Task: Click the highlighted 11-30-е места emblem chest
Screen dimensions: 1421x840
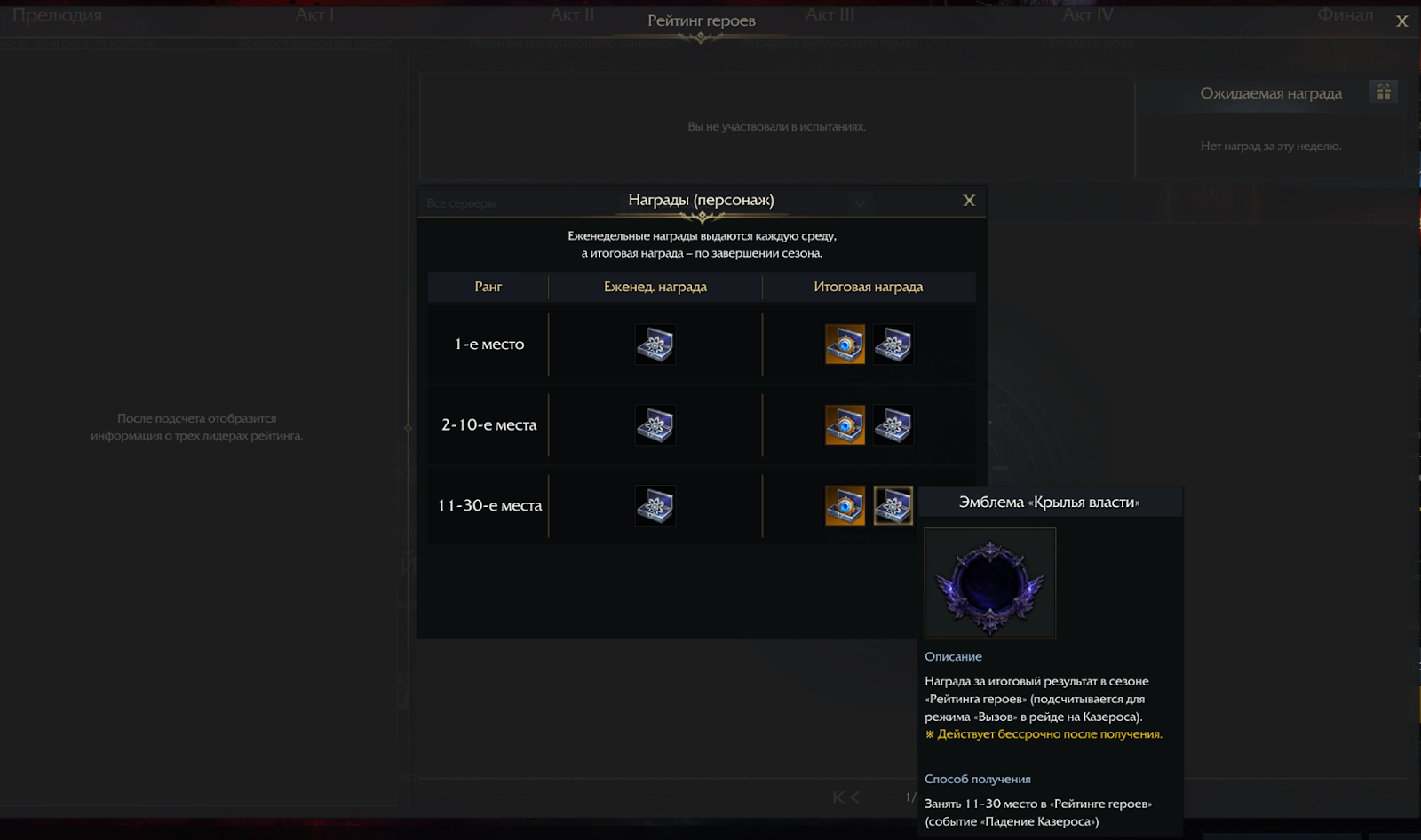Action: tap(893, 506)
